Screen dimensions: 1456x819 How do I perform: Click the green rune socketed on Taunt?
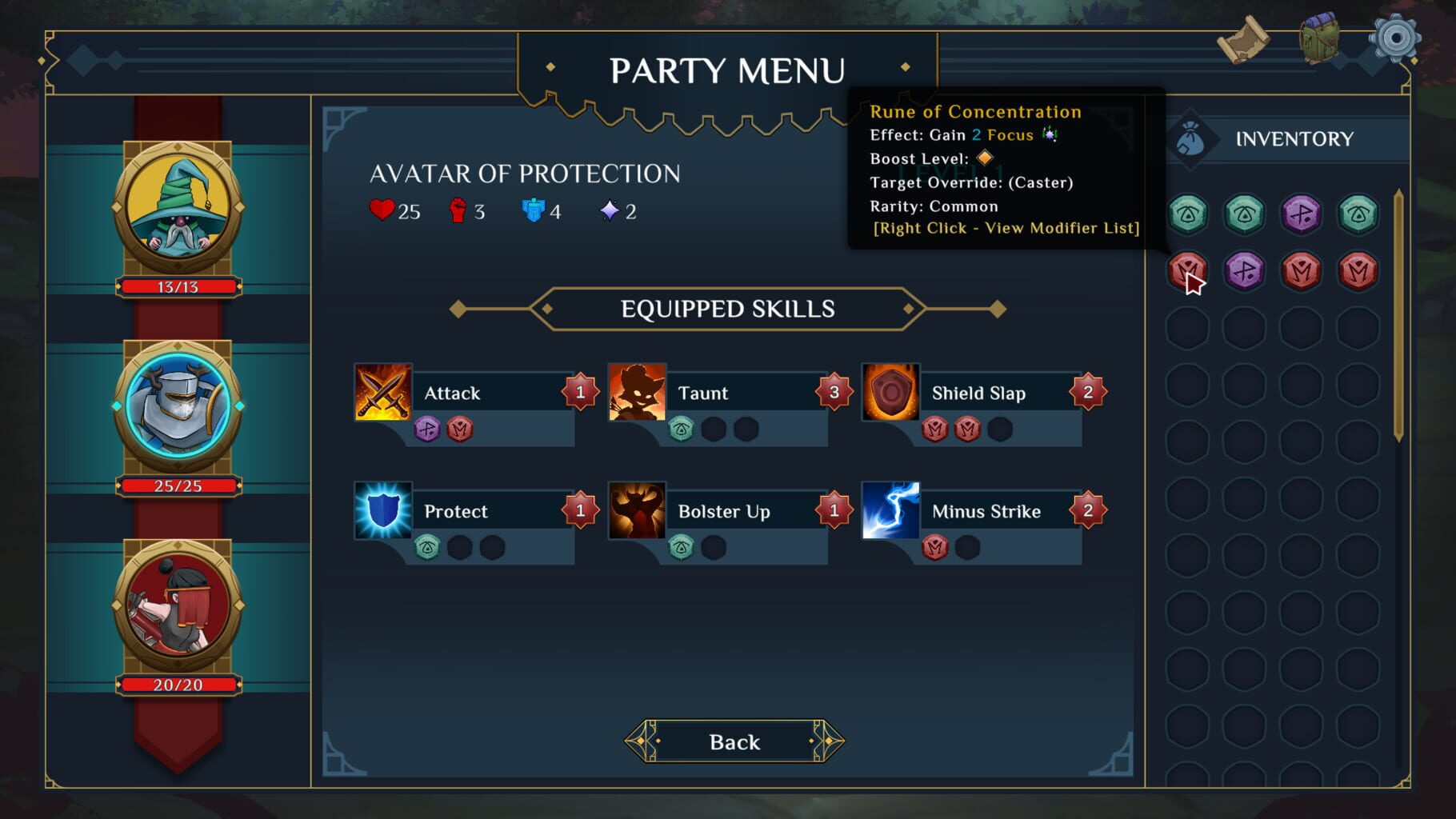pos(680,428)
